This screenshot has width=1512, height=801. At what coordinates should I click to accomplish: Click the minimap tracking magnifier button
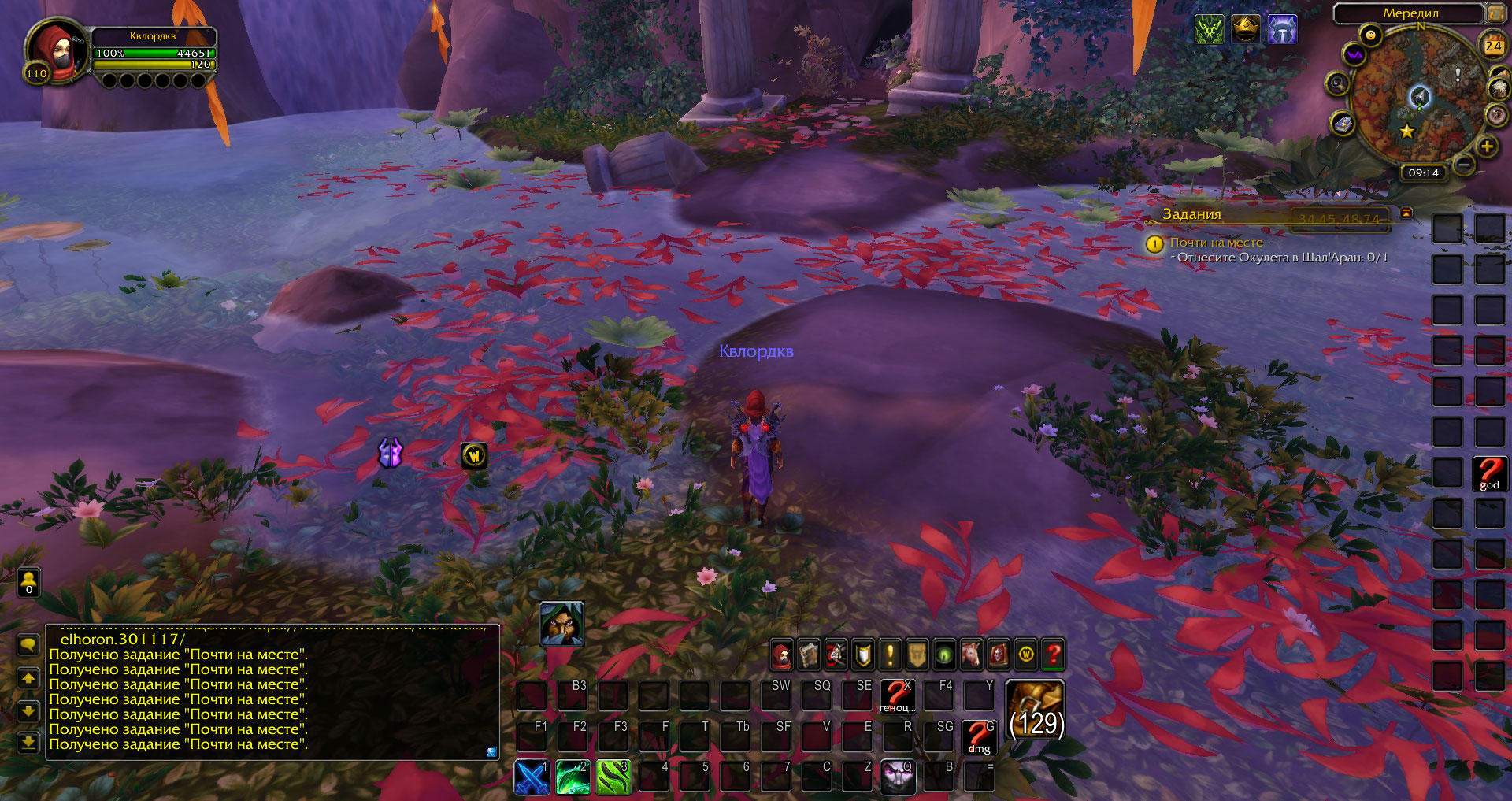(x=1337, y=83)
